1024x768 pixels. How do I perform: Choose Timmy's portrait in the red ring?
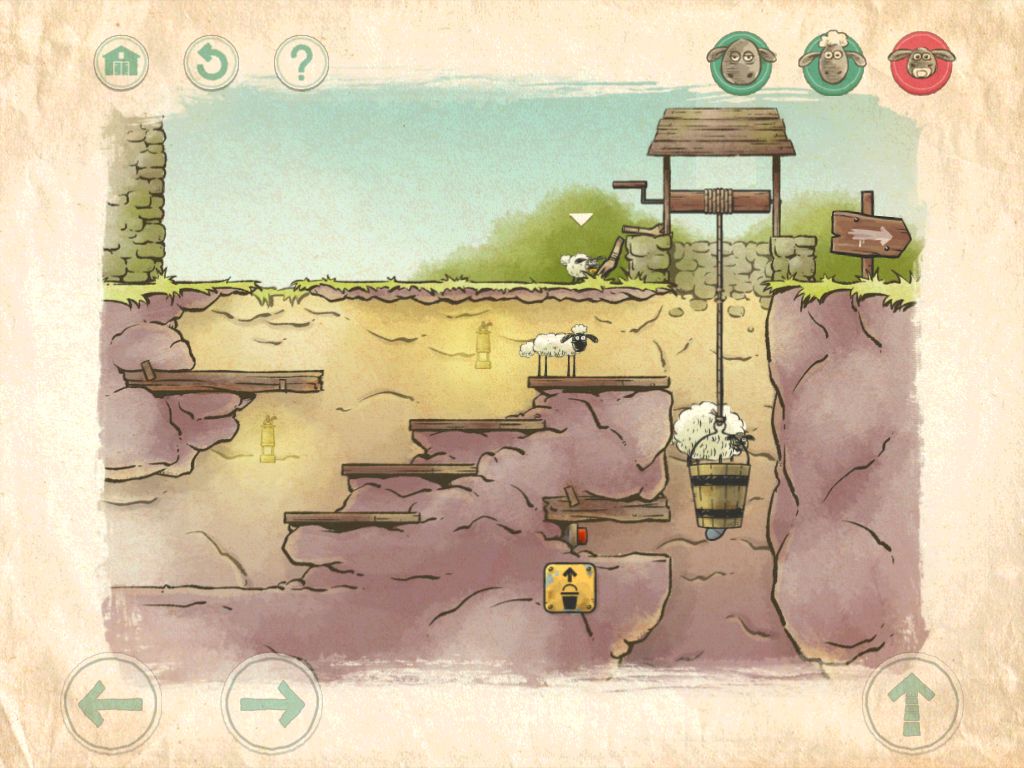921,62
